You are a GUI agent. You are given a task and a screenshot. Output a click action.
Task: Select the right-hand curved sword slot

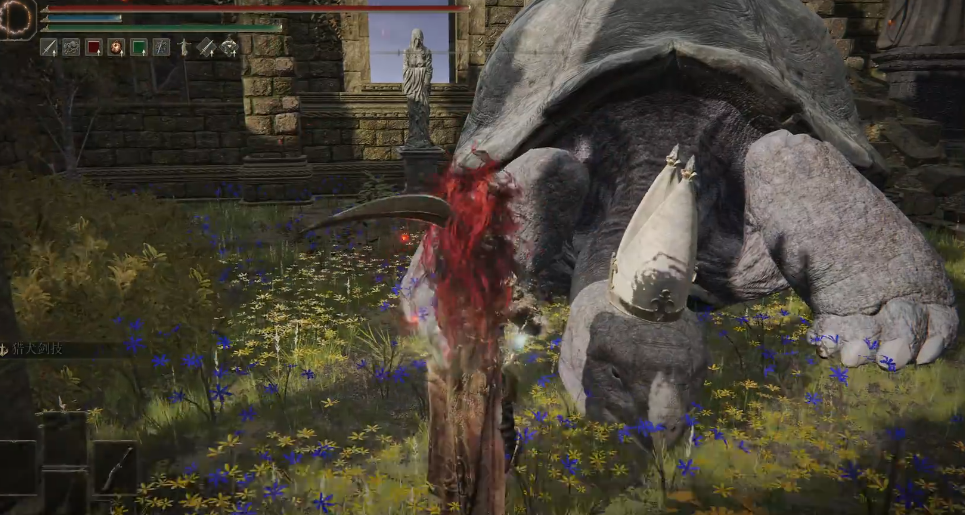pyautogui.click(x=115, y=466)
